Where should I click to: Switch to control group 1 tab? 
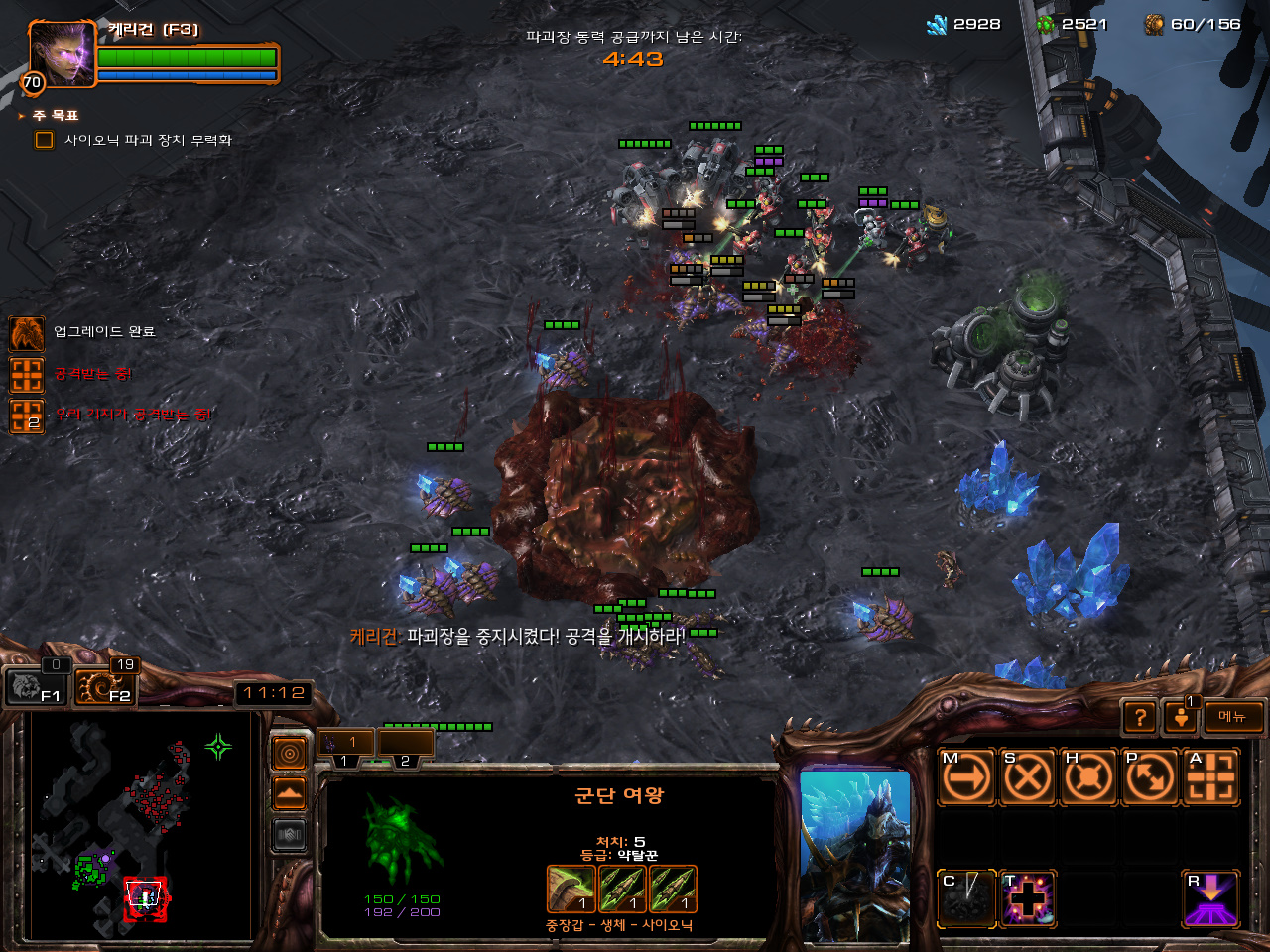pyautogui.click(x=345, y=743)
